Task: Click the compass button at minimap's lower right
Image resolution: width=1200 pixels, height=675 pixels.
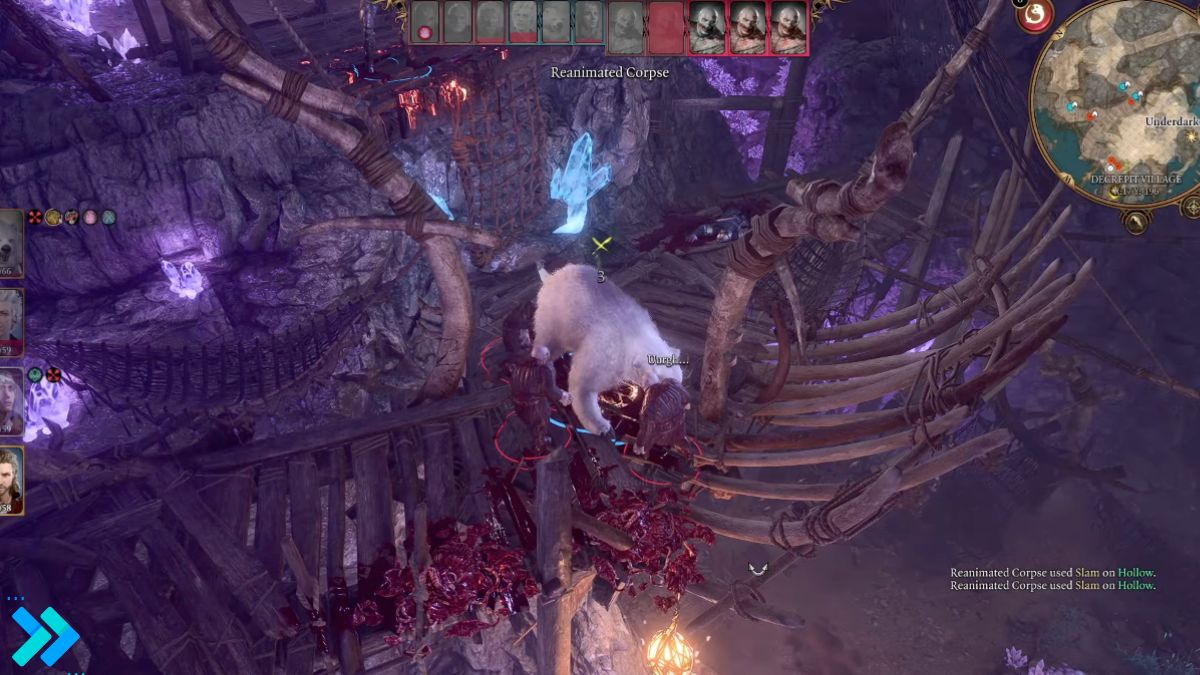Action: coord(1190,207)
